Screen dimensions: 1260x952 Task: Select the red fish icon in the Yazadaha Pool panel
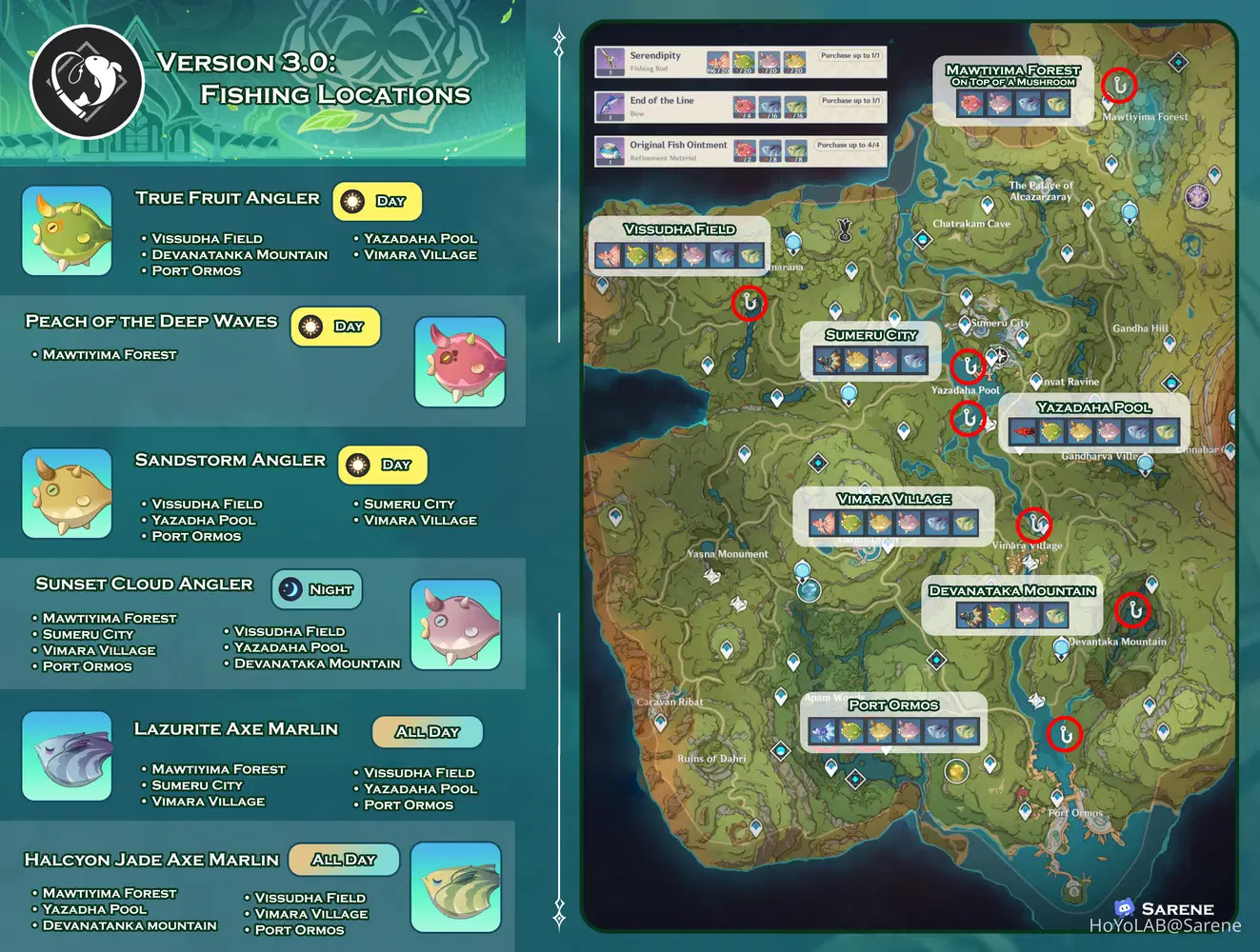point(1021,430)
